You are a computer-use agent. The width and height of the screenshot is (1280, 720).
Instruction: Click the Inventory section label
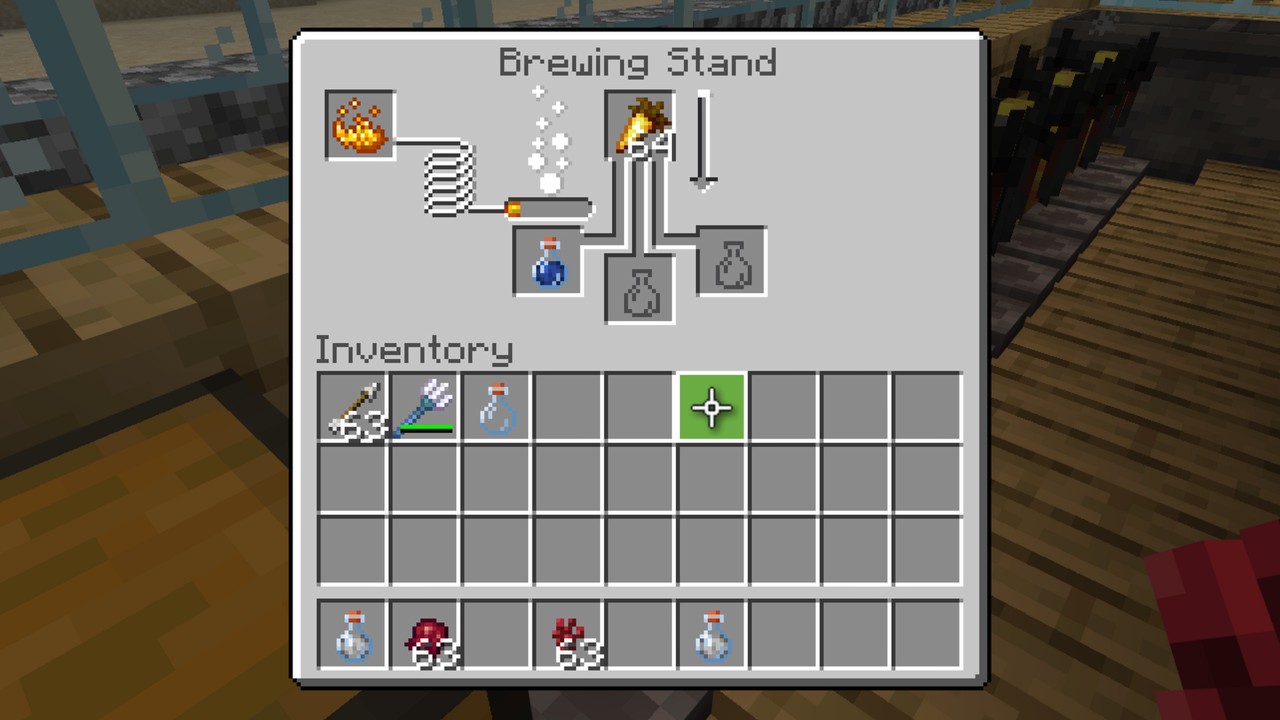tap(414, 350)
